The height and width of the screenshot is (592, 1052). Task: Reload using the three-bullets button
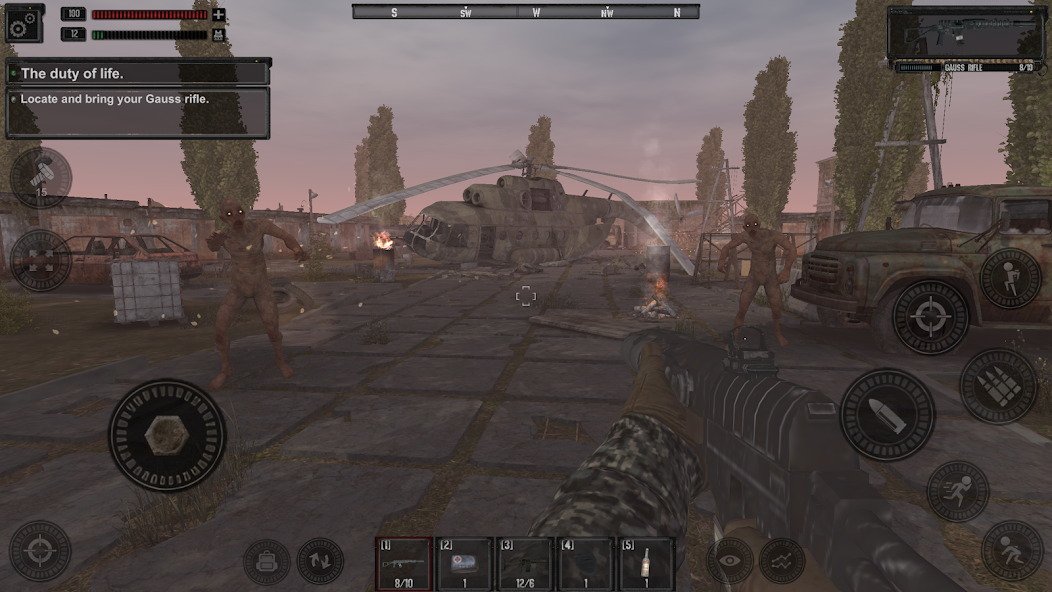(x=999, y=385)
